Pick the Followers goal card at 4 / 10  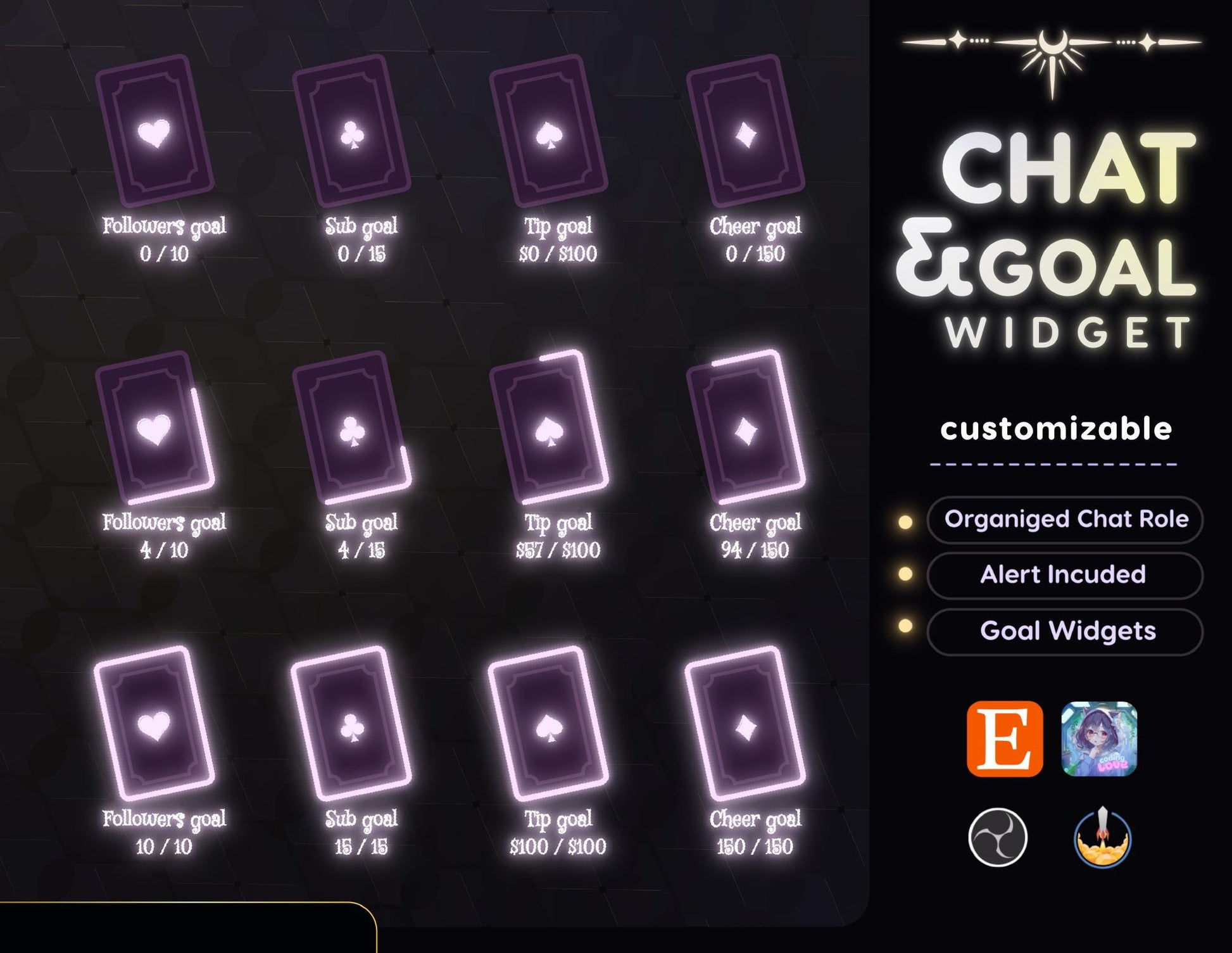pyautogui.click(x=154, y=427)
